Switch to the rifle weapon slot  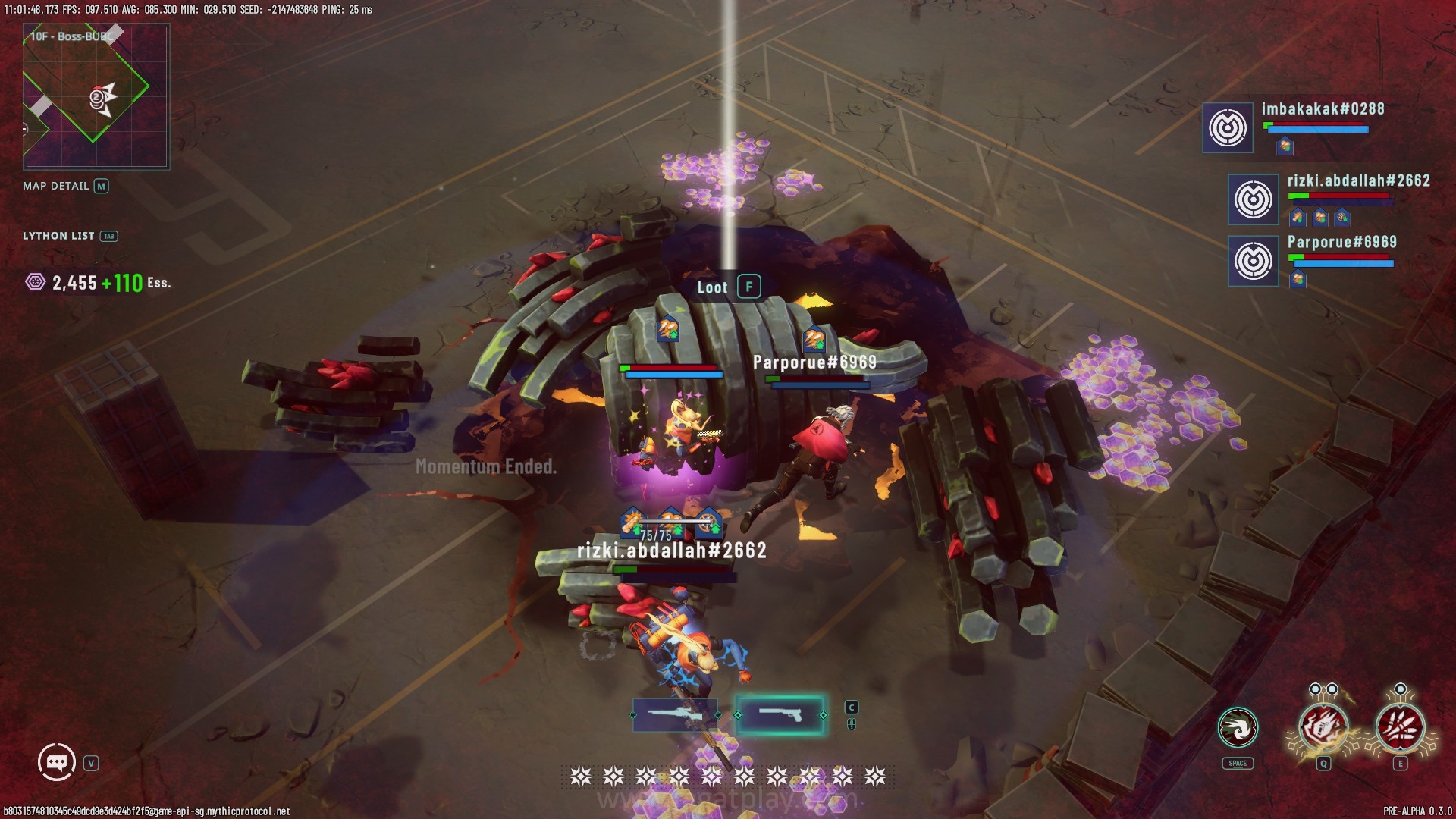(x=674, y=714)
